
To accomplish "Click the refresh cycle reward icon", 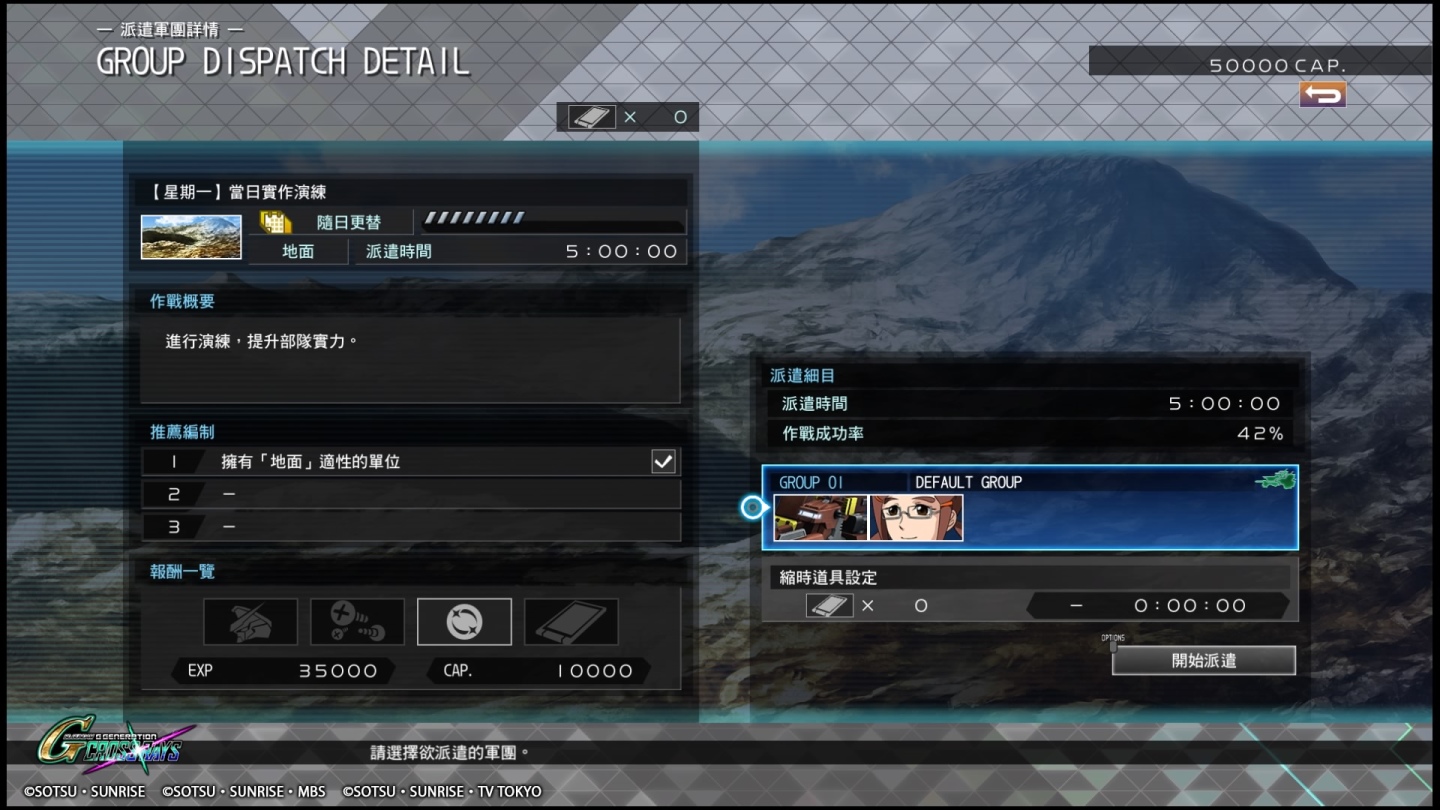I will 464,622.
